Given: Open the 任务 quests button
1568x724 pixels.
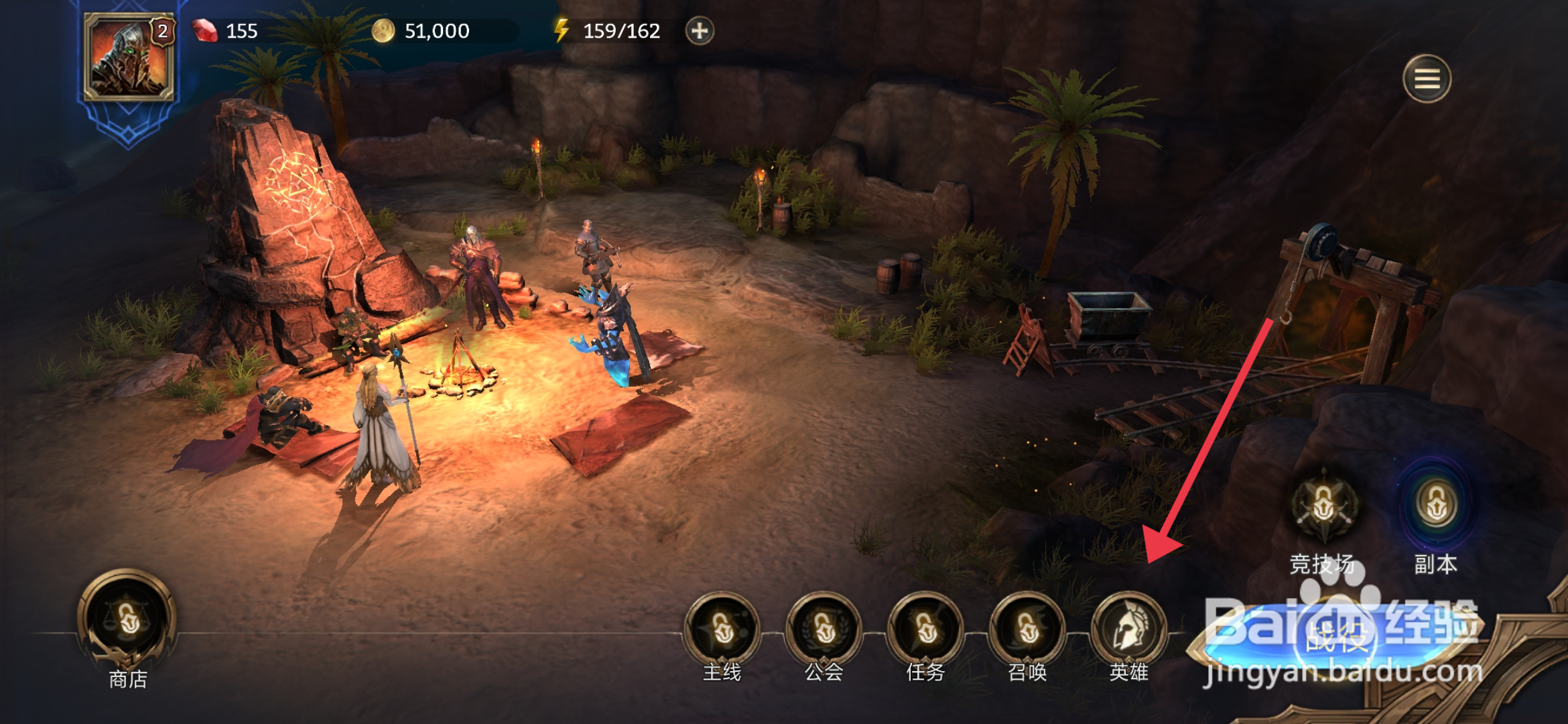Looking at the screenshot, I should 925,630.
